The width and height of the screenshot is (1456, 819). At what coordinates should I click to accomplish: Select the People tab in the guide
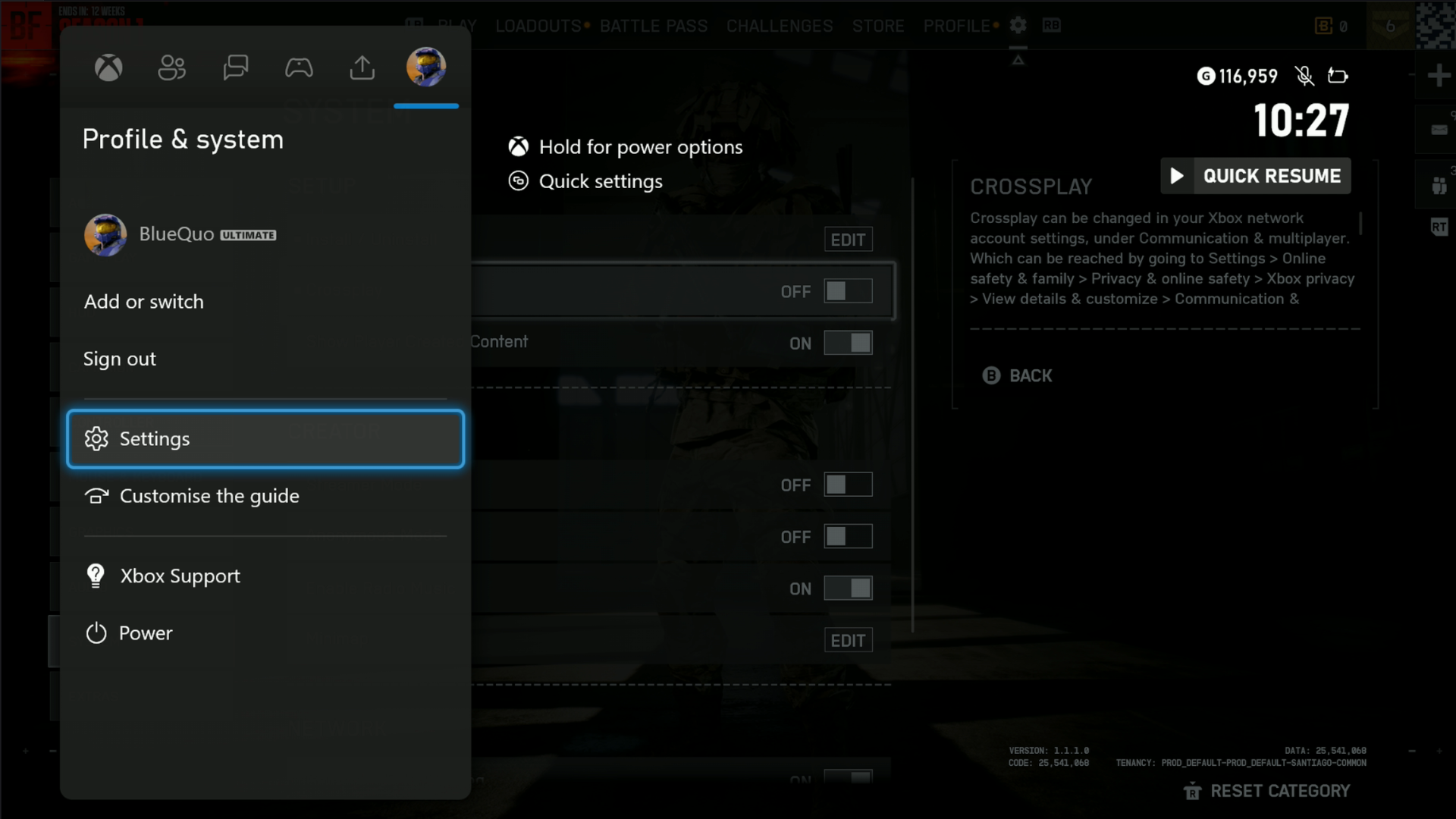pyautogui.click(x=172, y=67)
